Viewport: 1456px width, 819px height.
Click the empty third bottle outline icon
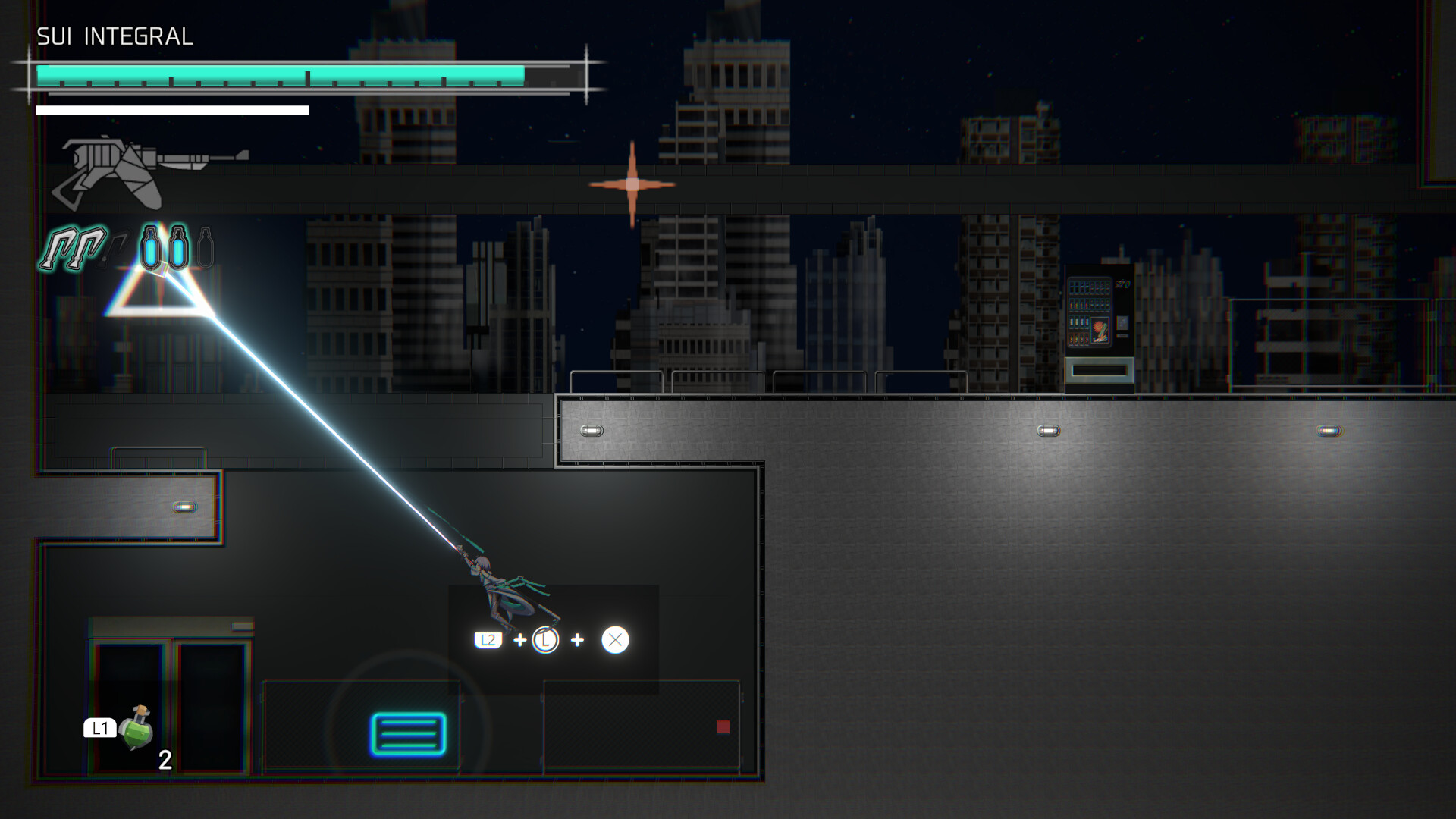coord(206,246)
